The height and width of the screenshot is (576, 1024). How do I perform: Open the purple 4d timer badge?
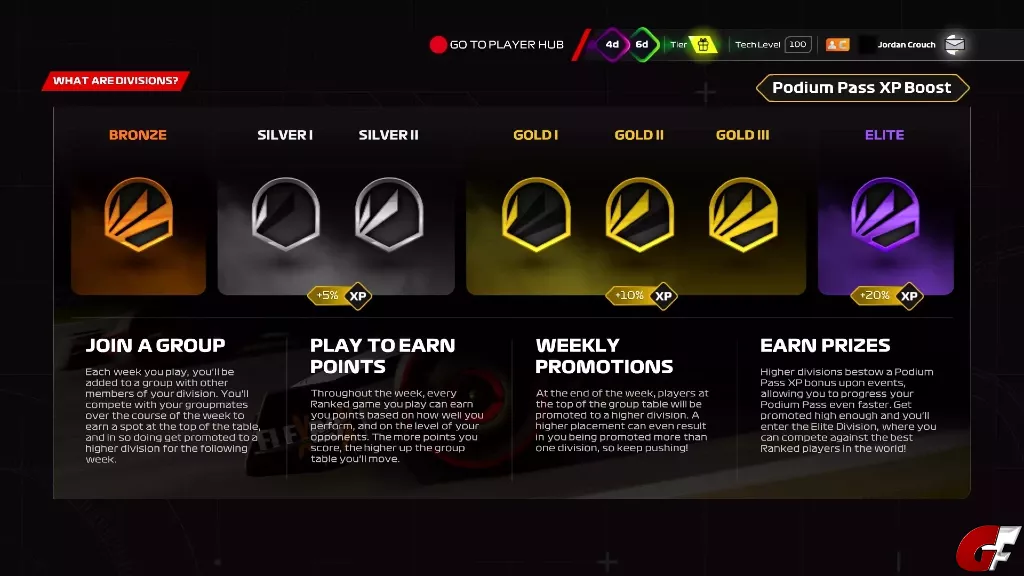pyautogui.click(x=612, y=44)
